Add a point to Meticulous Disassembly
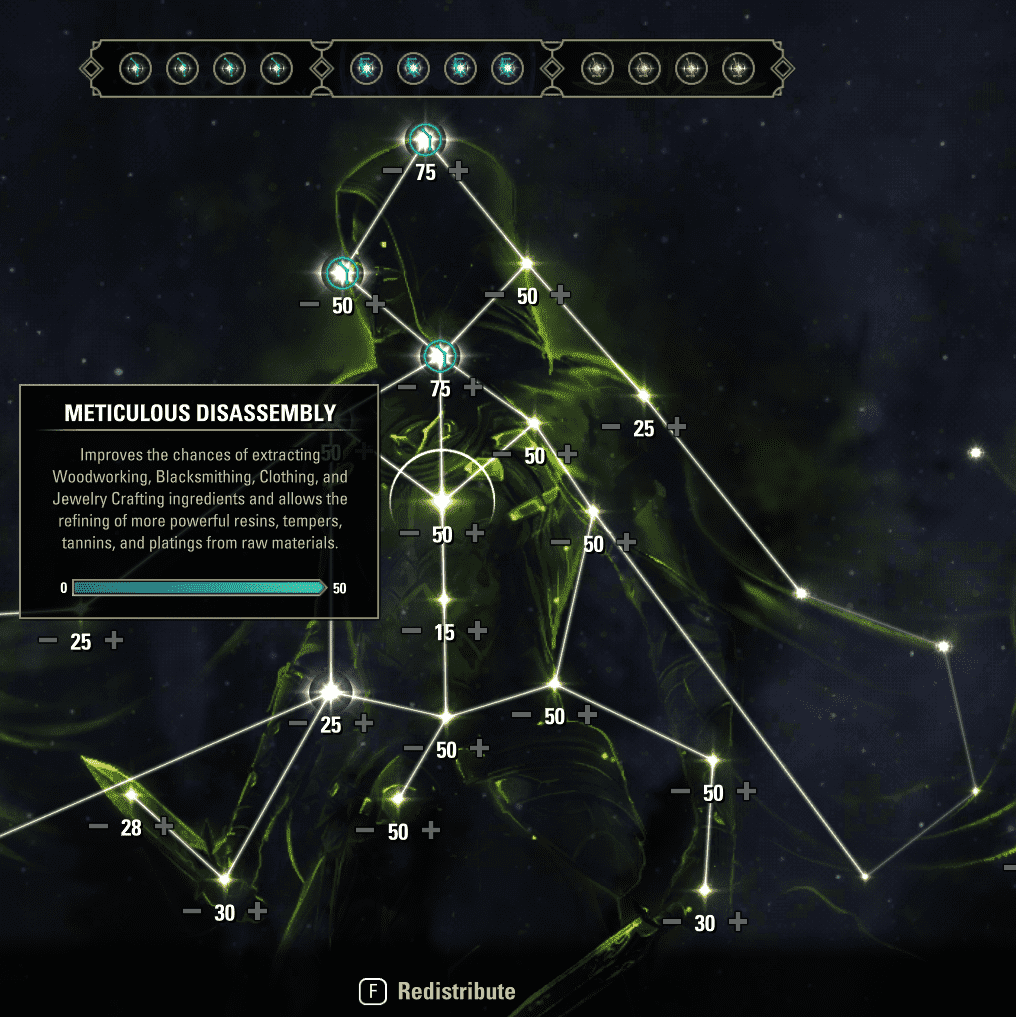 point(475,534)
